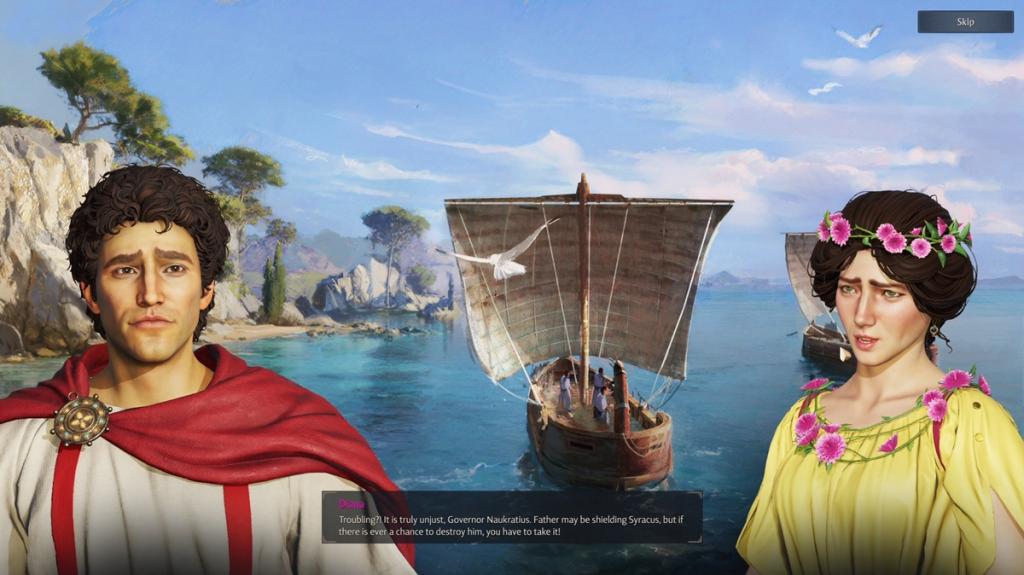
Task: Skip the cutscene dialogue
Action: tap(965, 22)
